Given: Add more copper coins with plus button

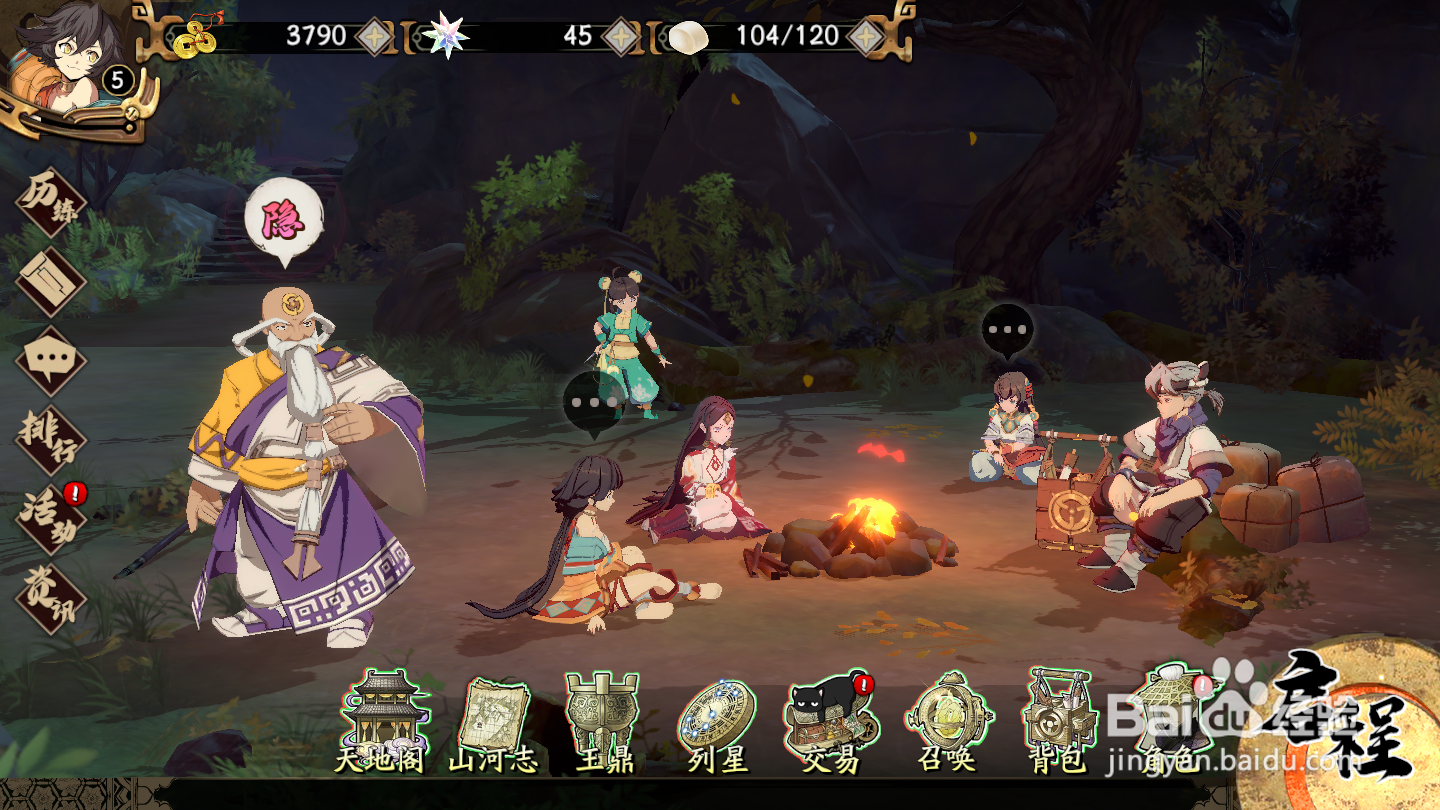Looking at the screenshot, I should coord(374,36).
